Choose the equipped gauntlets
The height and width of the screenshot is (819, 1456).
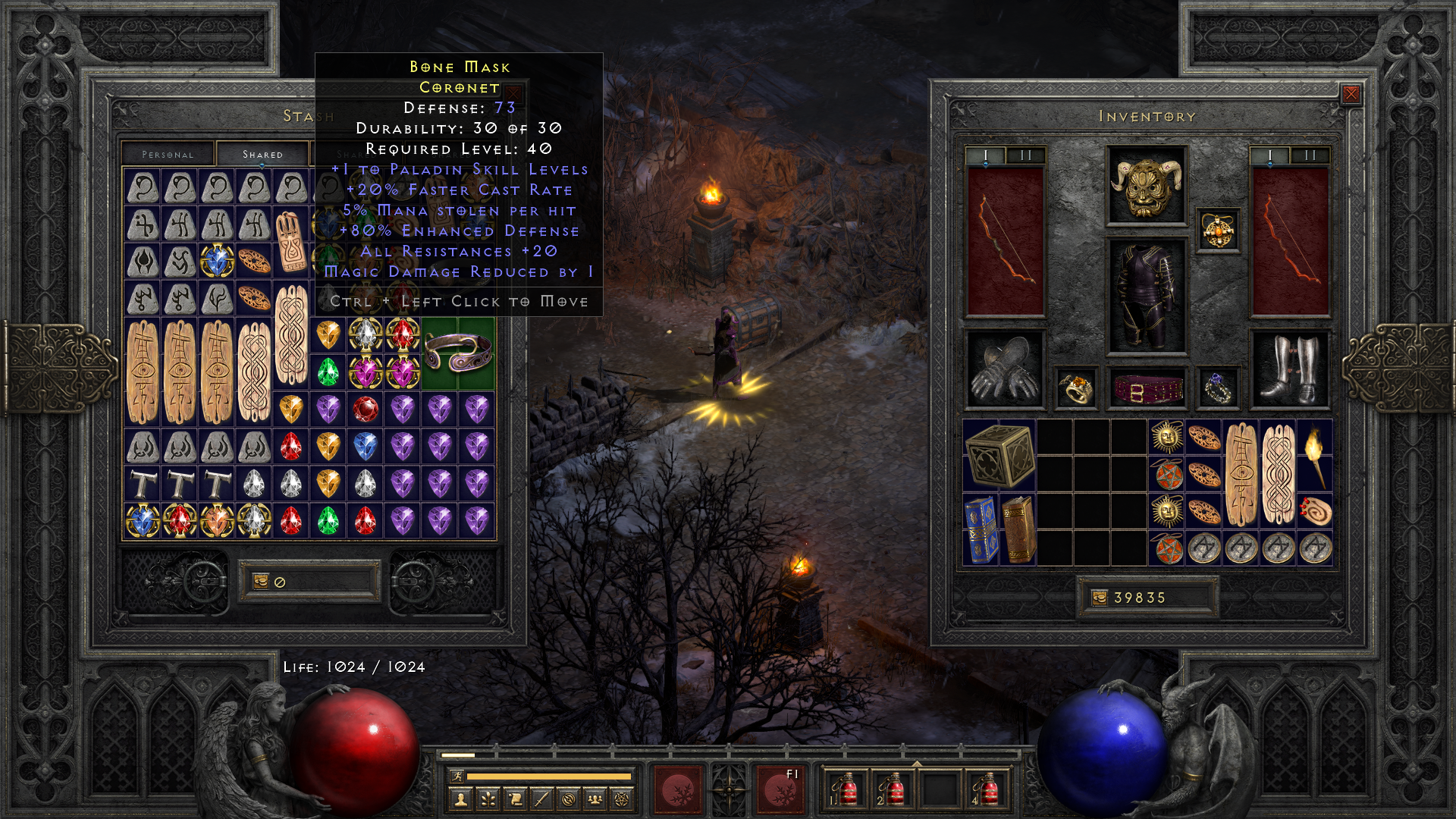1005,369
